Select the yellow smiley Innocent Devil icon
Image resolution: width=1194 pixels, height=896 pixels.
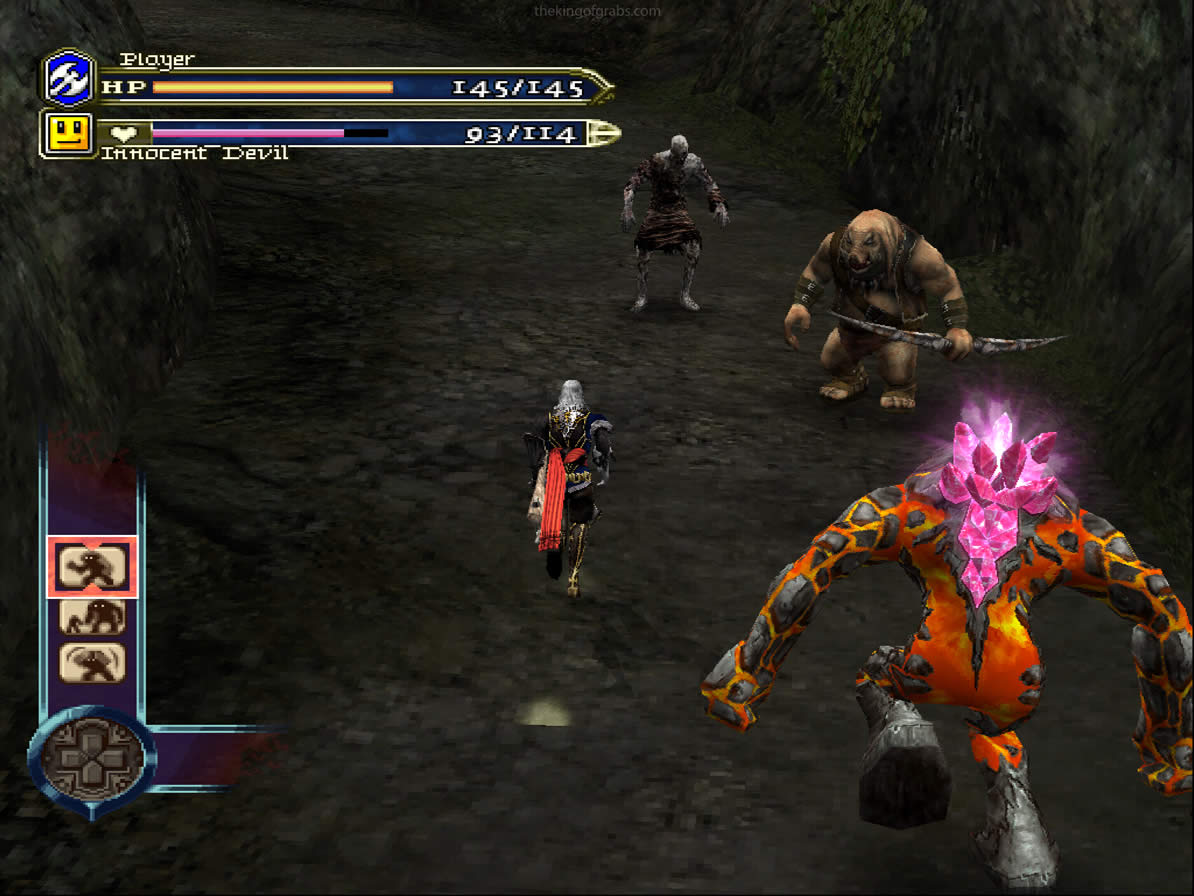pyautogui.click(x=69, y=133)
